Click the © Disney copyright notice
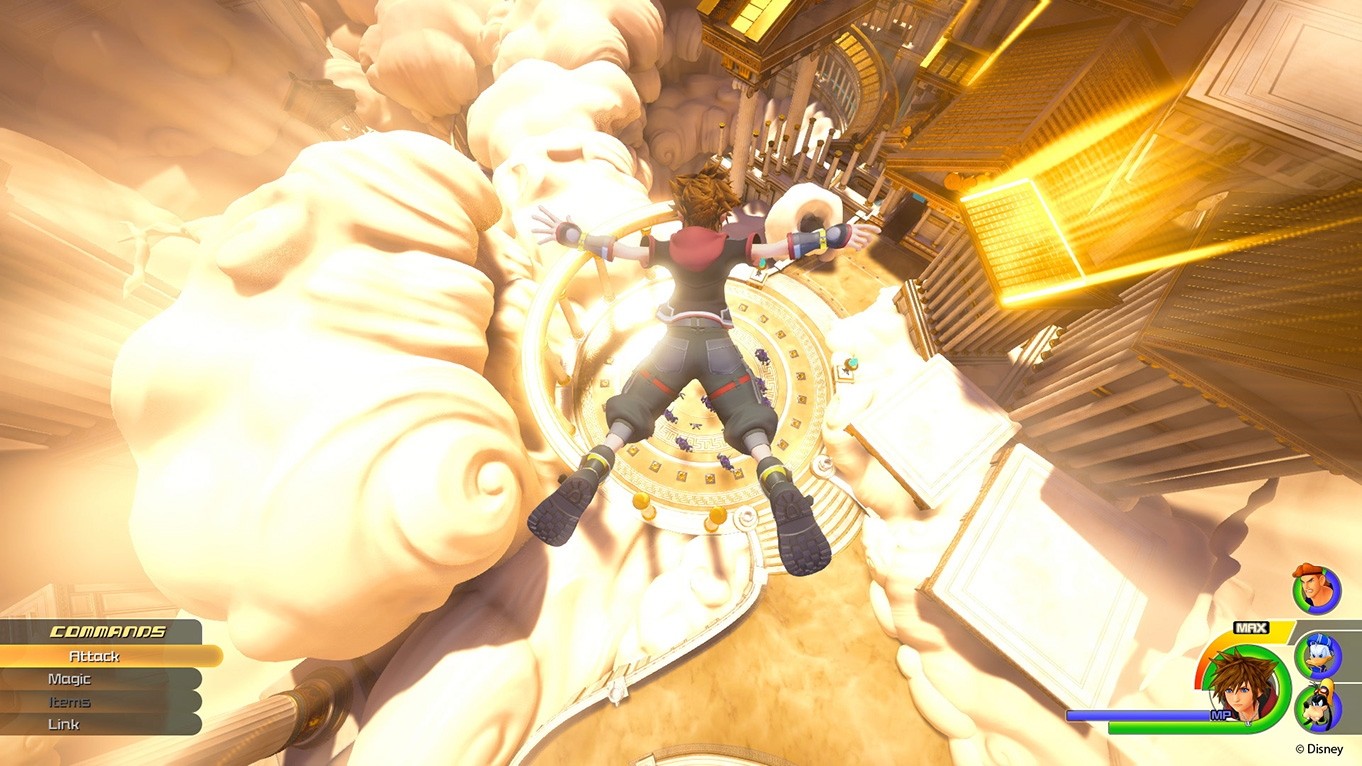Screen dimensions: 1362x766 pyautogui.click(x=1318, y=747)
